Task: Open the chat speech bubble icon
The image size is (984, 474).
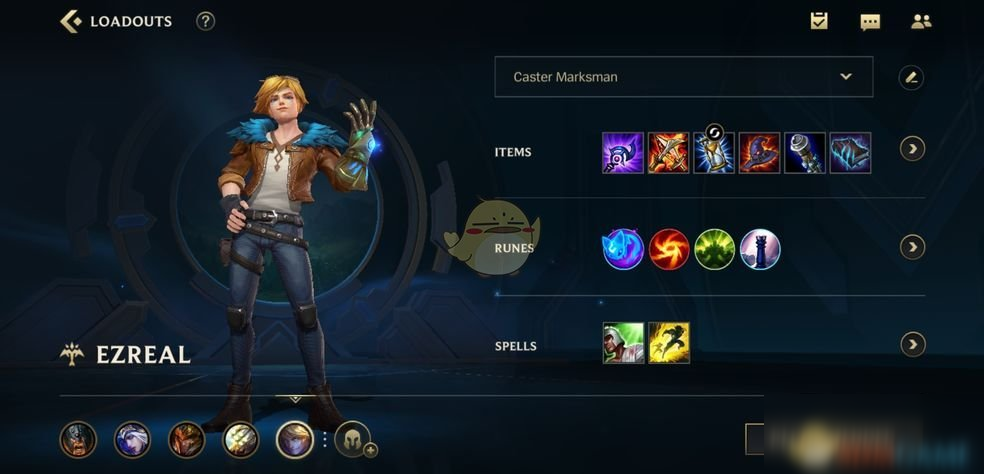Action: pyautogui.click(x=870, y=21)
